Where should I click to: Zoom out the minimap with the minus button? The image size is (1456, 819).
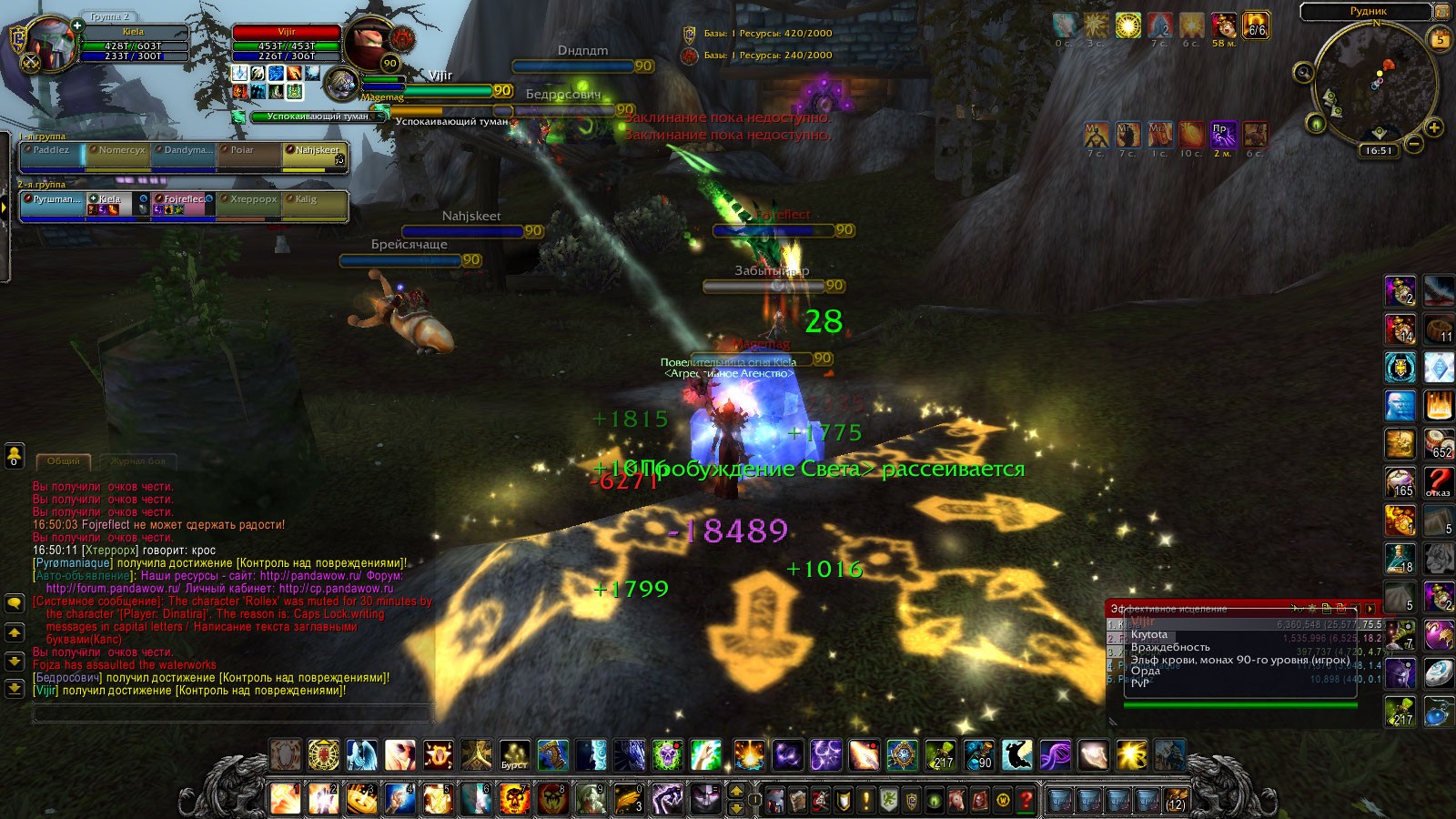(1414, 144)
